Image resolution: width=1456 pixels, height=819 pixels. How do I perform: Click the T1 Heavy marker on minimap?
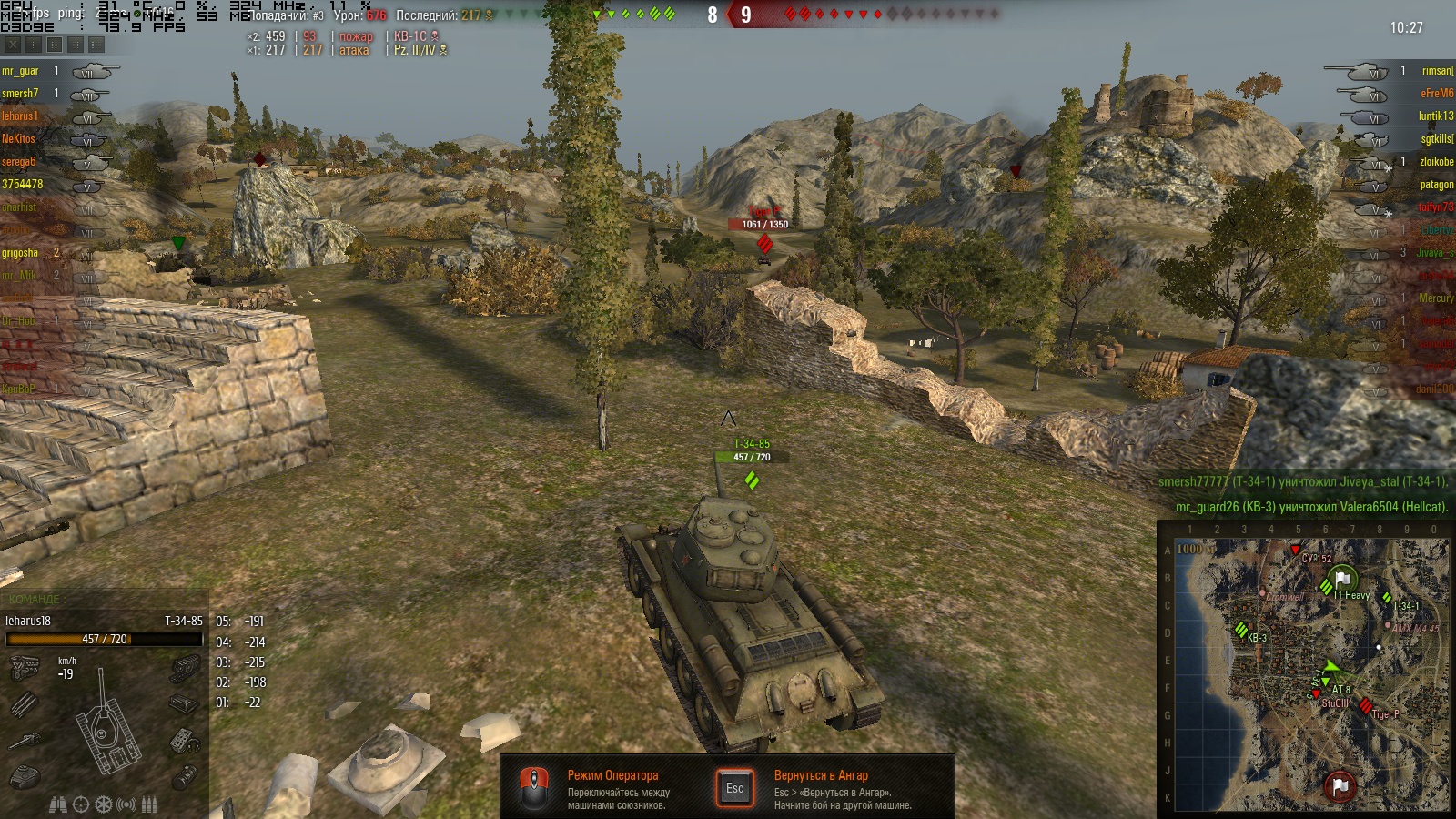[1327, 588]
